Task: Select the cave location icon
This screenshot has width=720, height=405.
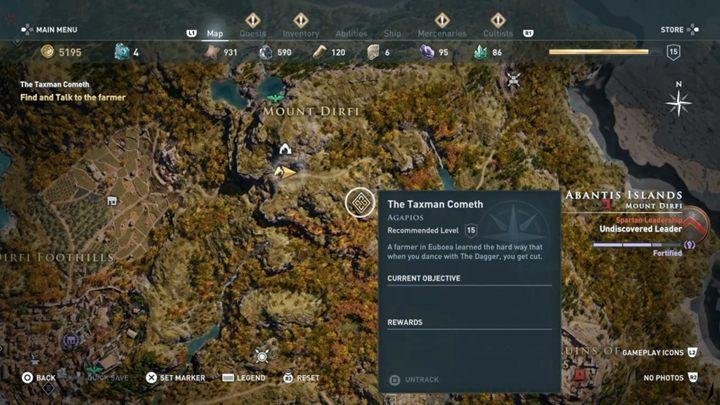Action: tap(285, 150)
